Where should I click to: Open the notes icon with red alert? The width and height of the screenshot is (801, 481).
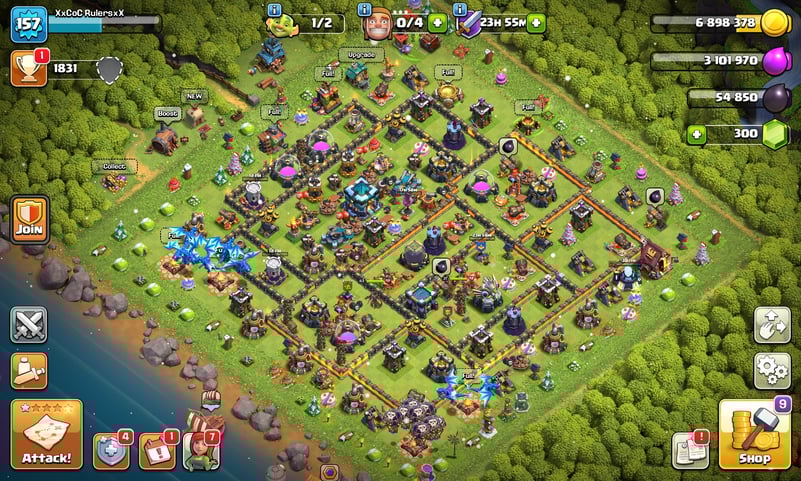[x=690, y=451]
